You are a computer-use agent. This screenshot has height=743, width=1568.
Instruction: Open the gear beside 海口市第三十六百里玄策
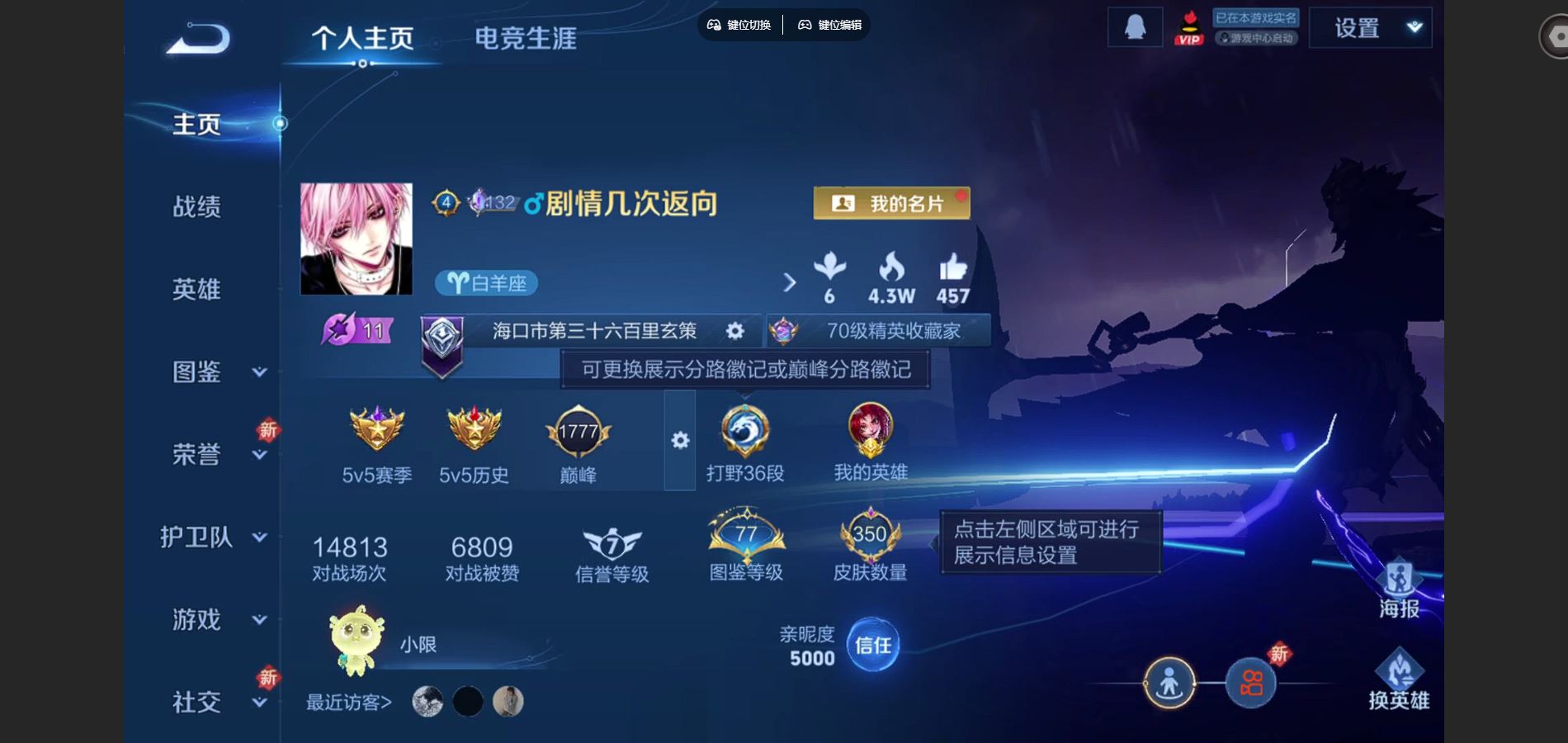[x=733, y=330]
